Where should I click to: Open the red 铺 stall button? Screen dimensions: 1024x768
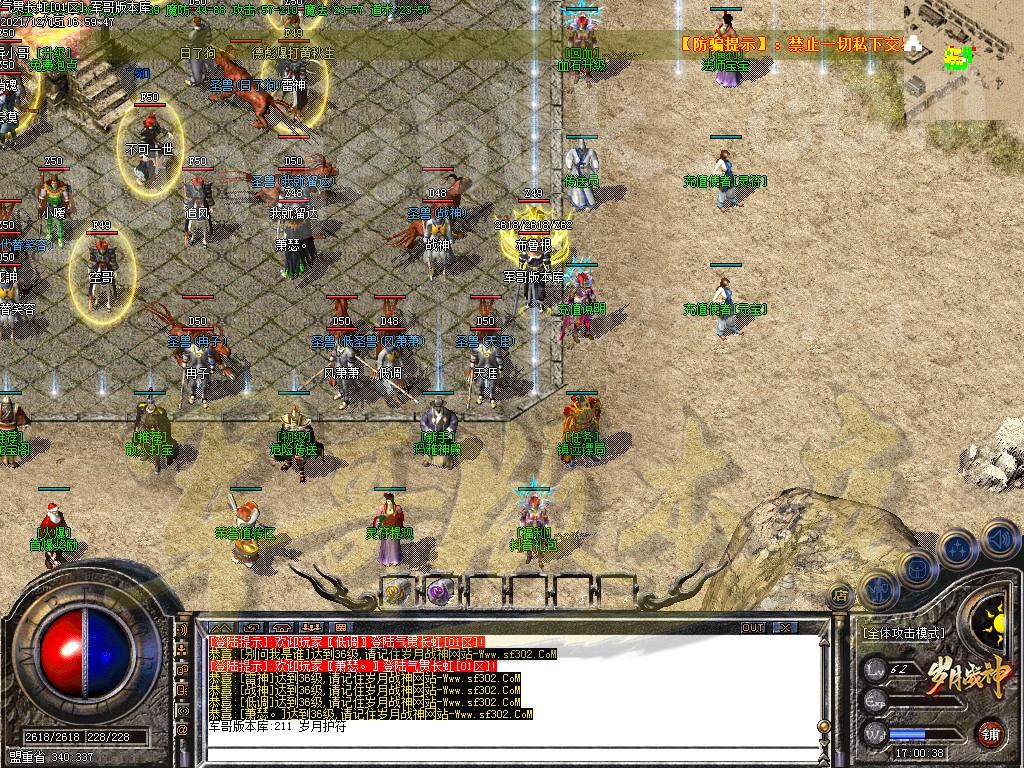point(991,731)
